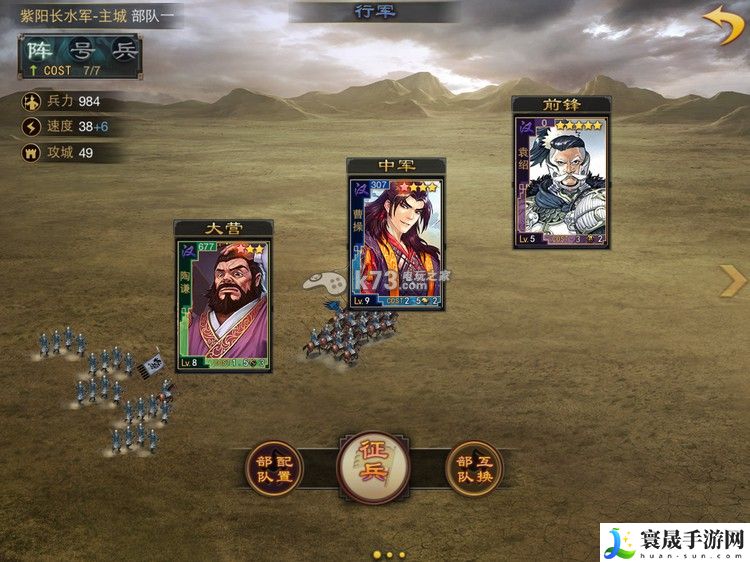Select the 前锋 general card 袁绍
750x562 pixels.
[561, 180]
